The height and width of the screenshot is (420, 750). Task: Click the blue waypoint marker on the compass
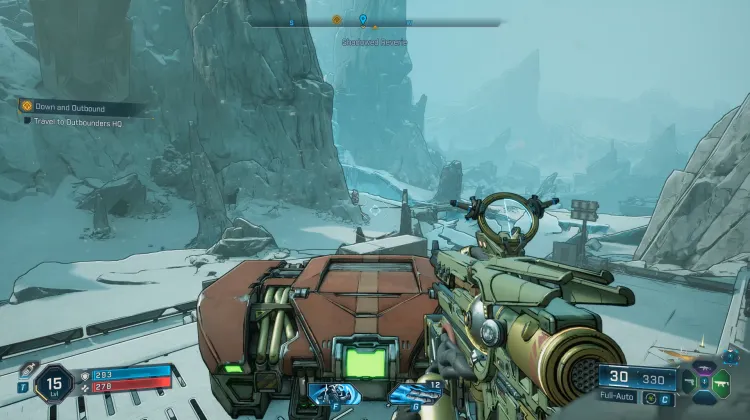[x=362, y=19]
